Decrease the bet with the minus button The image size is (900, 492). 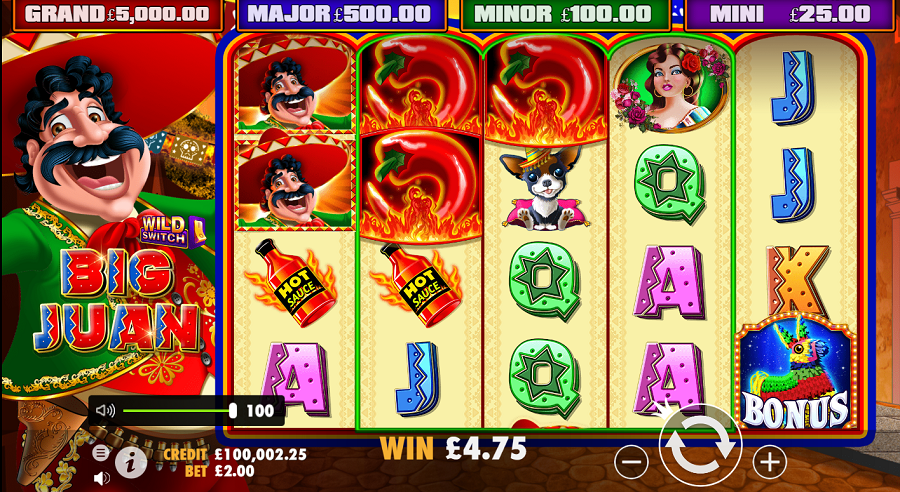click(631, 461)
